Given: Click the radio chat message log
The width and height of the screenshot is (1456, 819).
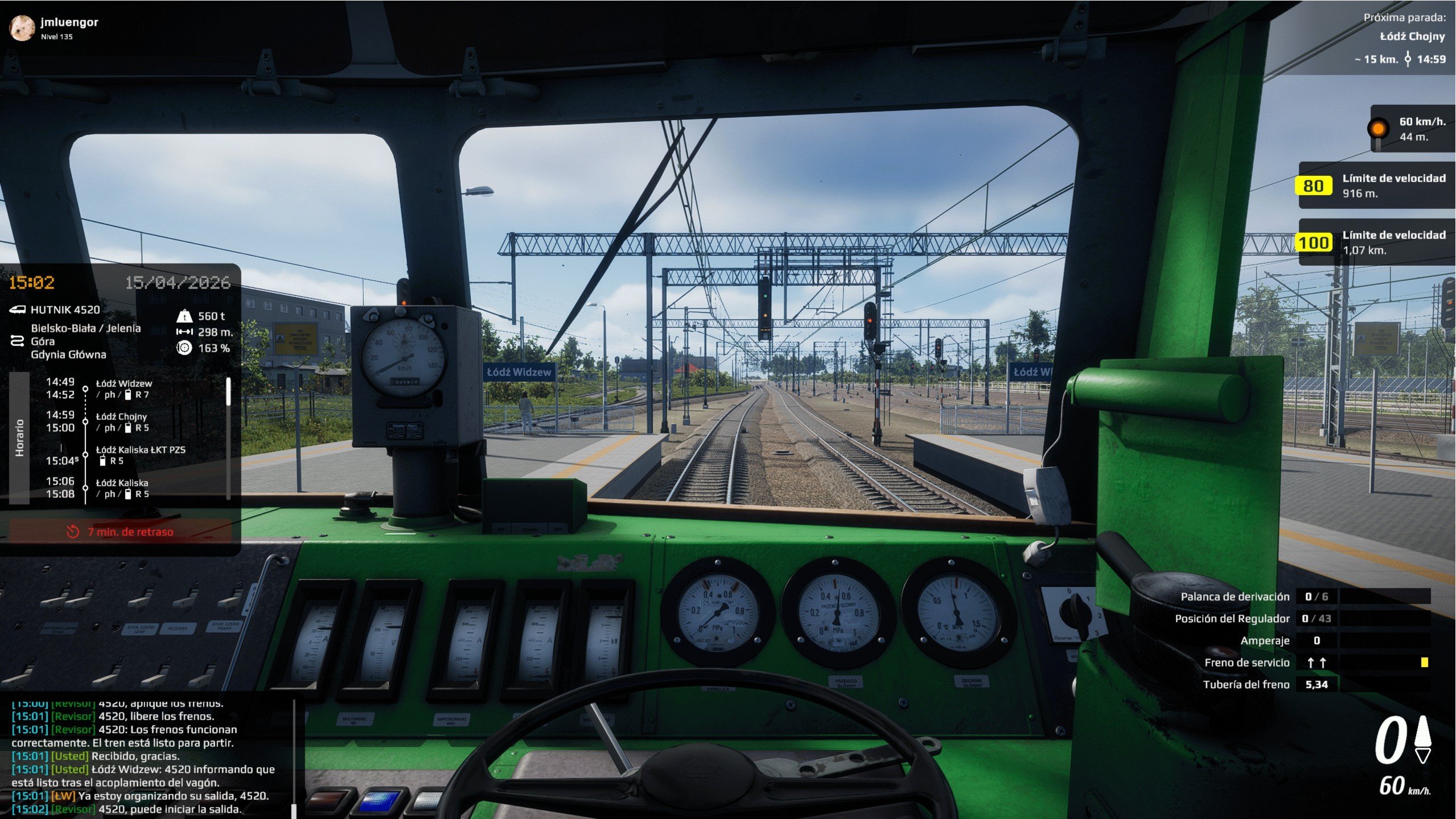Looking at the screenshot, I should 148,757.
